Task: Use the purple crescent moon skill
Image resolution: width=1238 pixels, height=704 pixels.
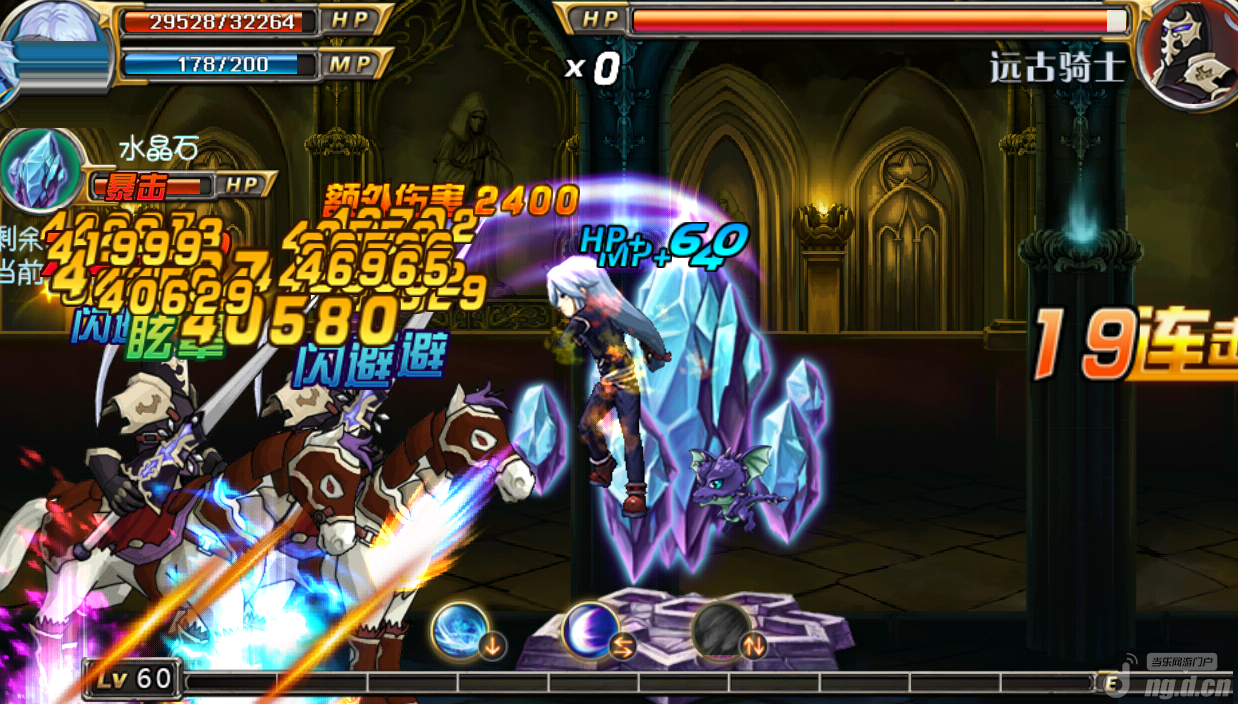Action: [590, 631]
